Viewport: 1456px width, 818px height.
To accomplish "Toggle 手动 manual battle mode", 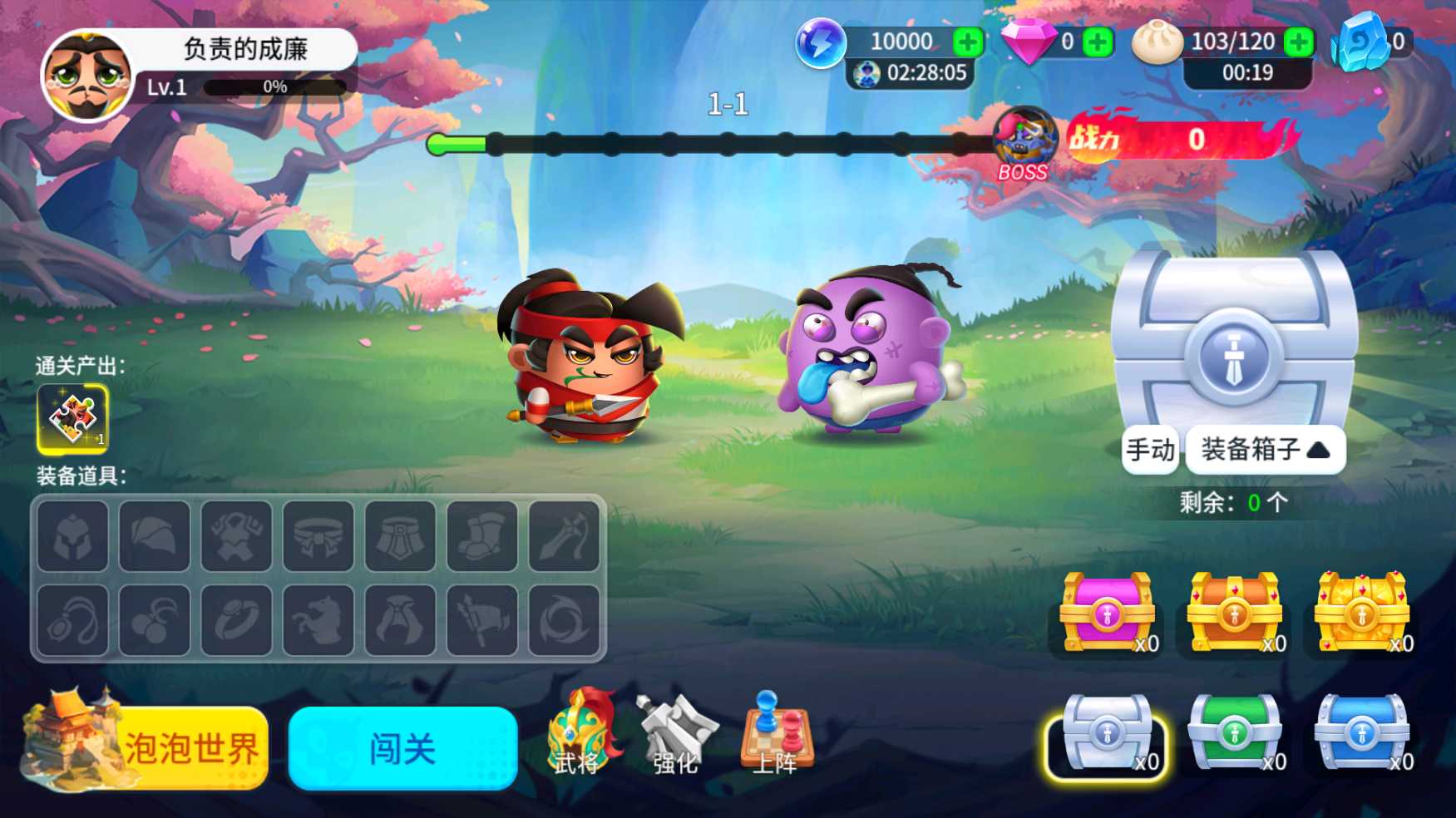I will click(1149, 449).
